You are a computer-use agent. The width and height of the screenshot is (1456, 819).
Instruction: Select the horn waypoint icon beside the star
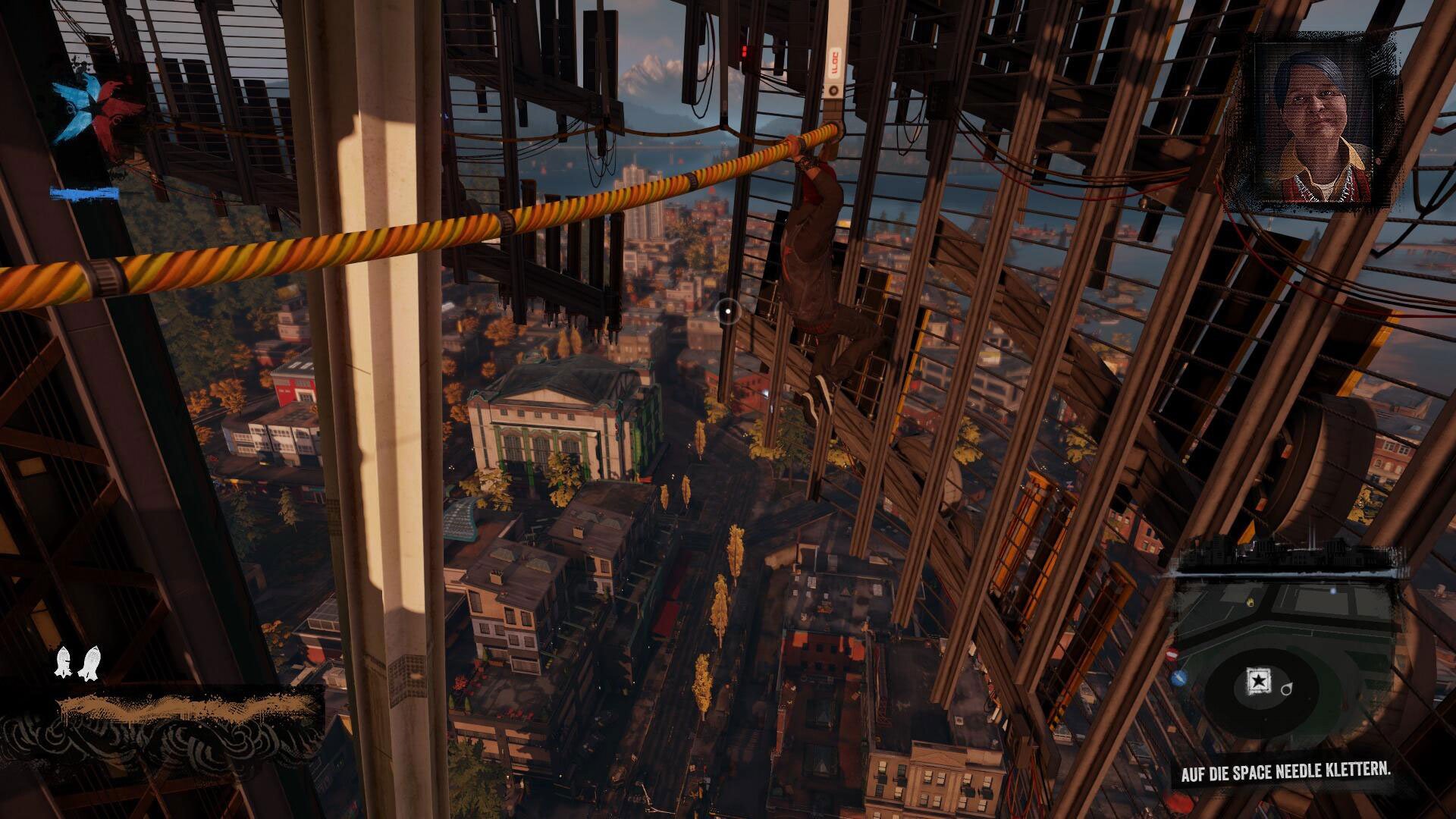click(x=1286, y=689)
